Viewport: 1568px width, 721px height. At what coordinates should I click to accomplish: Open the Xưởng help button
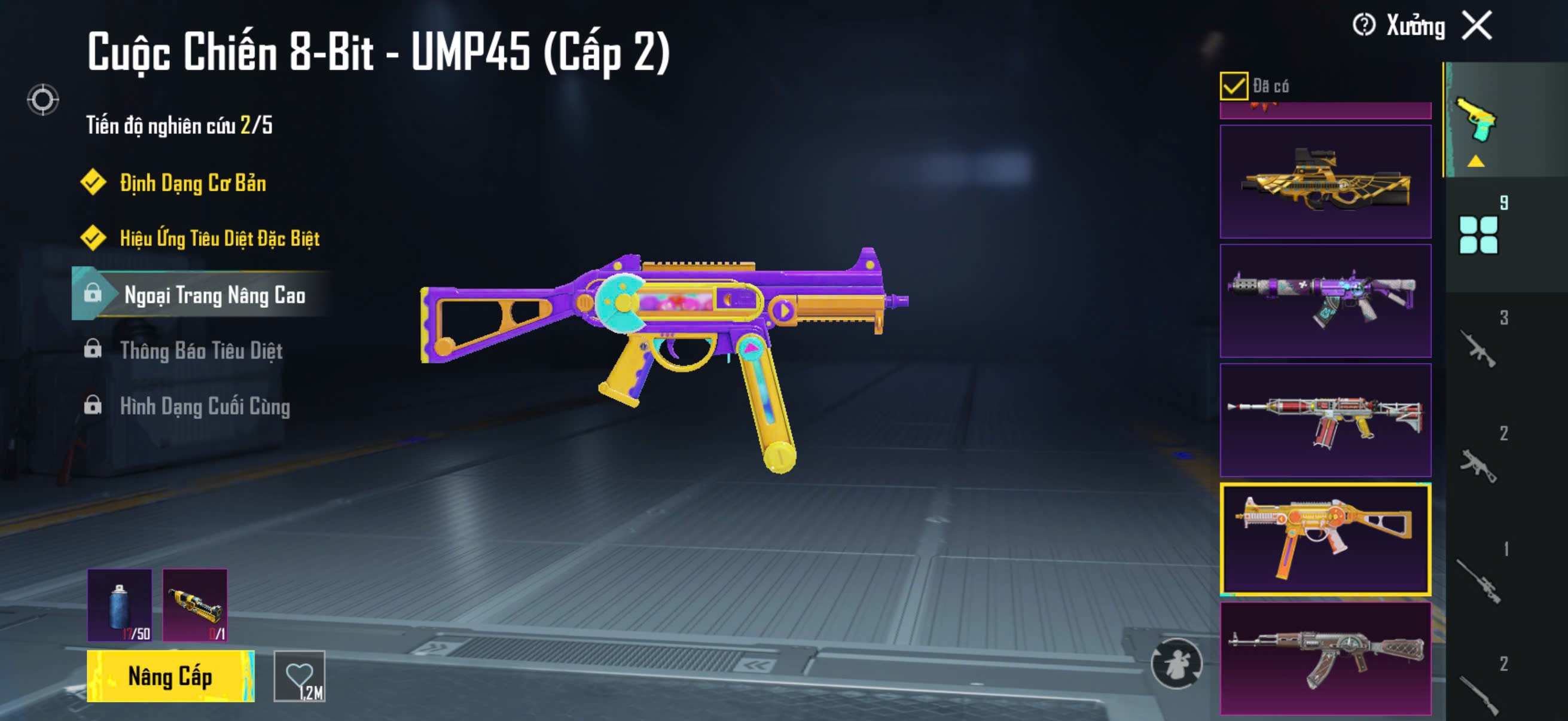point(1364,26)
